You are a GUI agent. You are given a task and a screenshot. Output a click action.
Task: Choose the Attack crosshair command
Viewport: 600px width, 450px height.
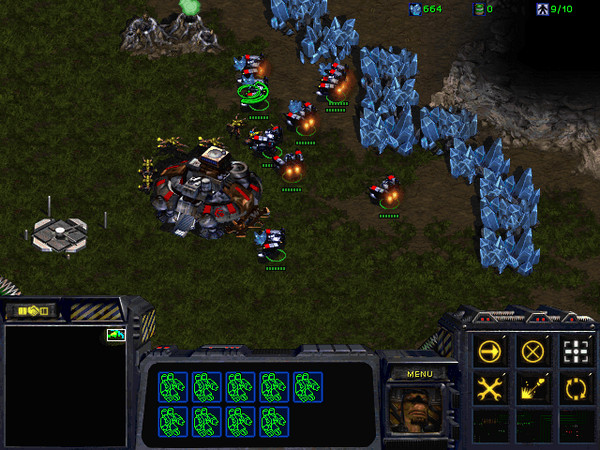pyautogui.click(x=575, y=352)
